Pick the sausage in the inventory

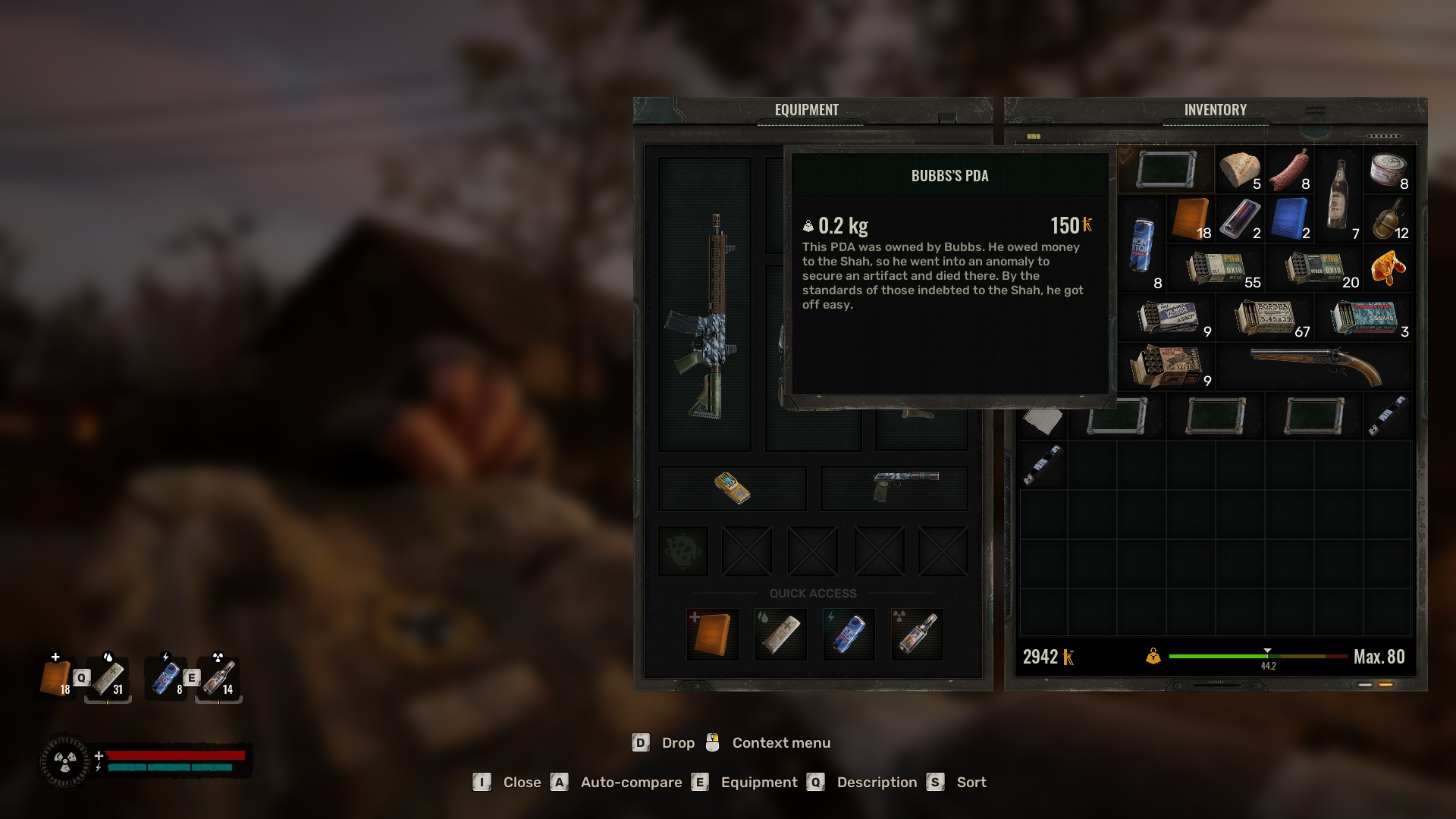1289,169
